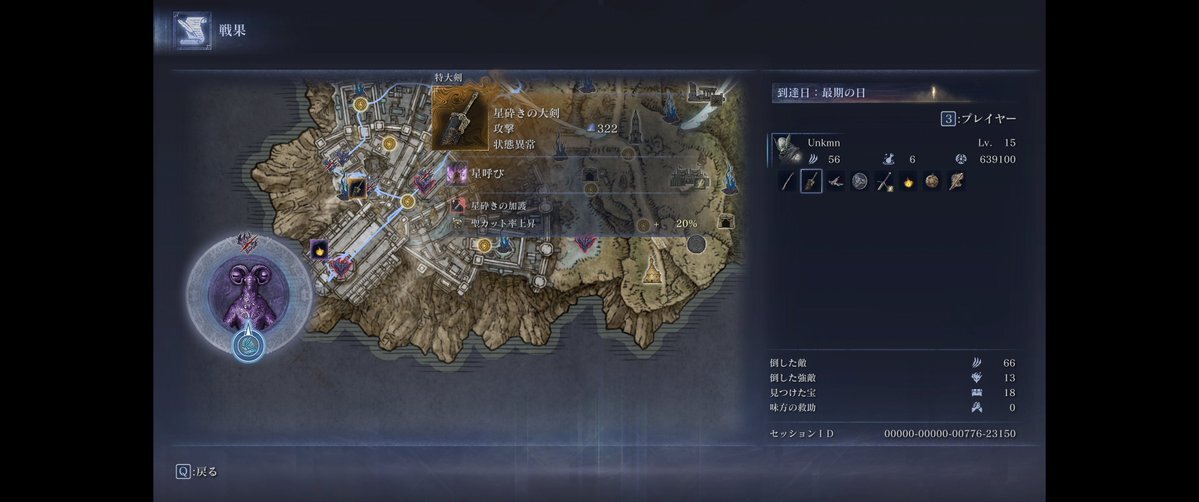Choose the crossbow slot in the equipment row
Viewport: 1199px width, 502px height.
point(835,182)
